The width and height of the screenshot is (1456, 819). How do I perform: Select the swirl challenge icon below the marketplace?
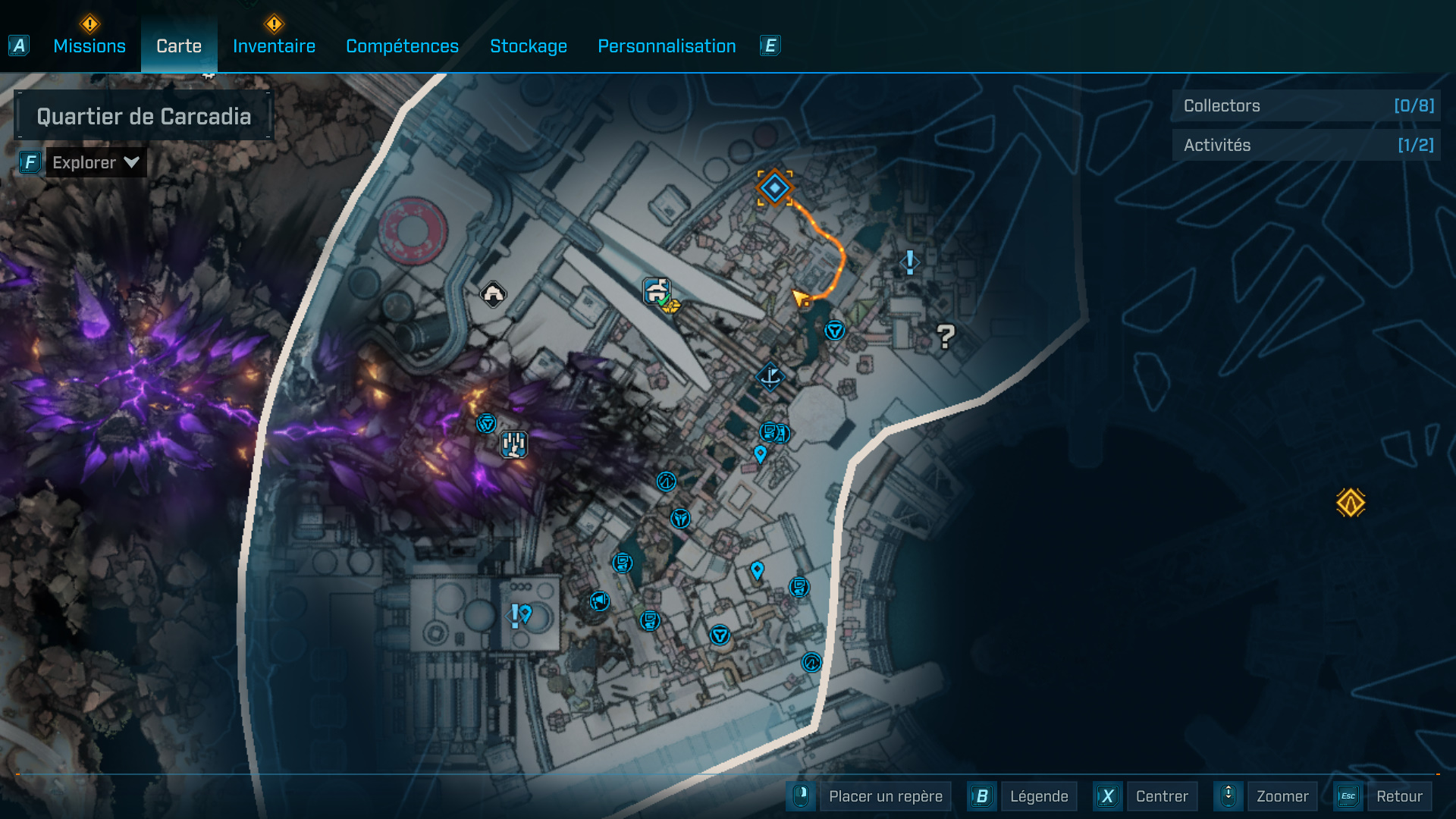click(666, 481)
